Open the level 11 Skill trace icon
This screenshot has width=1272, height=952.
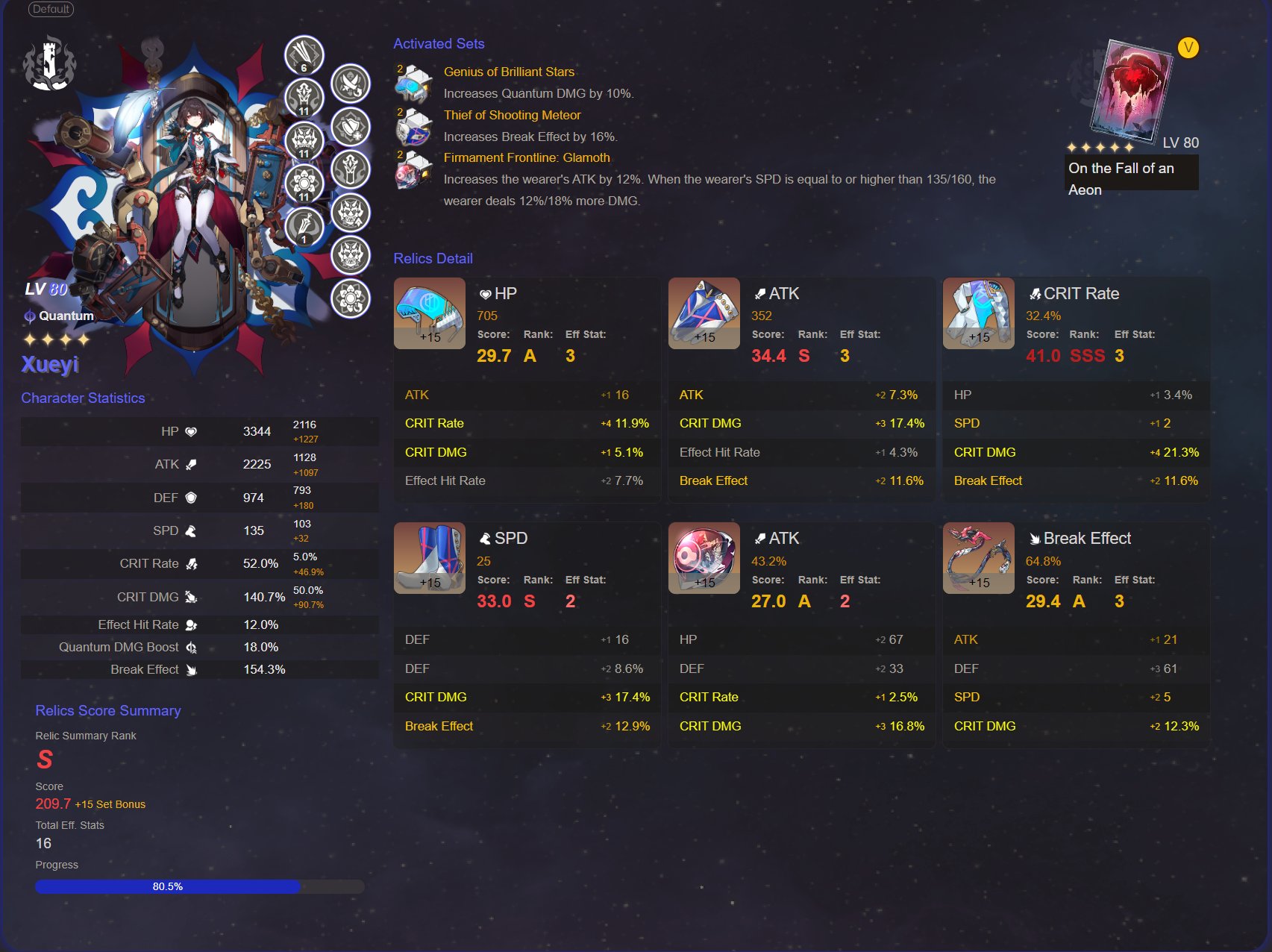(x=303, y=98)
